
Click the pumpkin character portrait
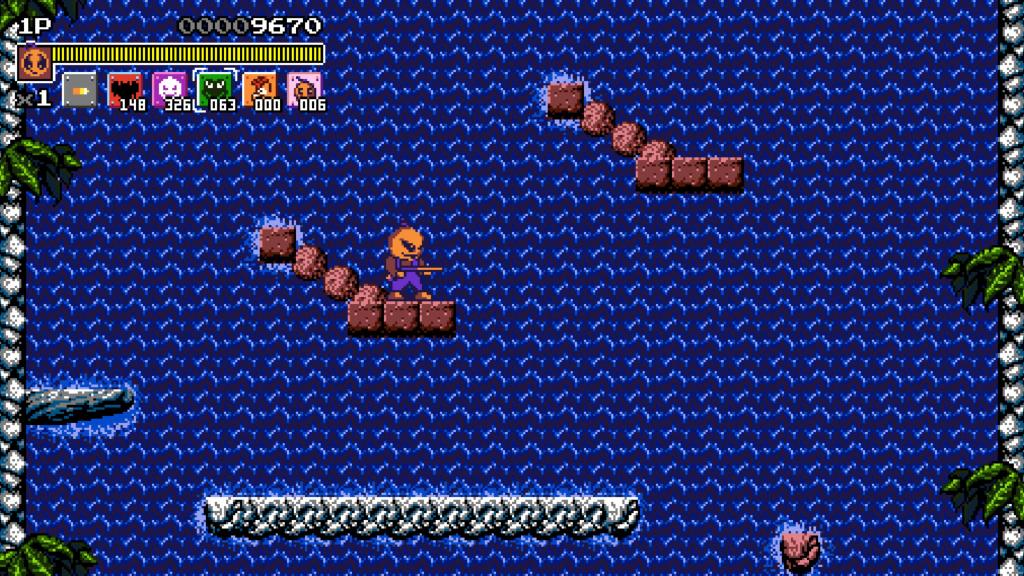coord(35,63)
